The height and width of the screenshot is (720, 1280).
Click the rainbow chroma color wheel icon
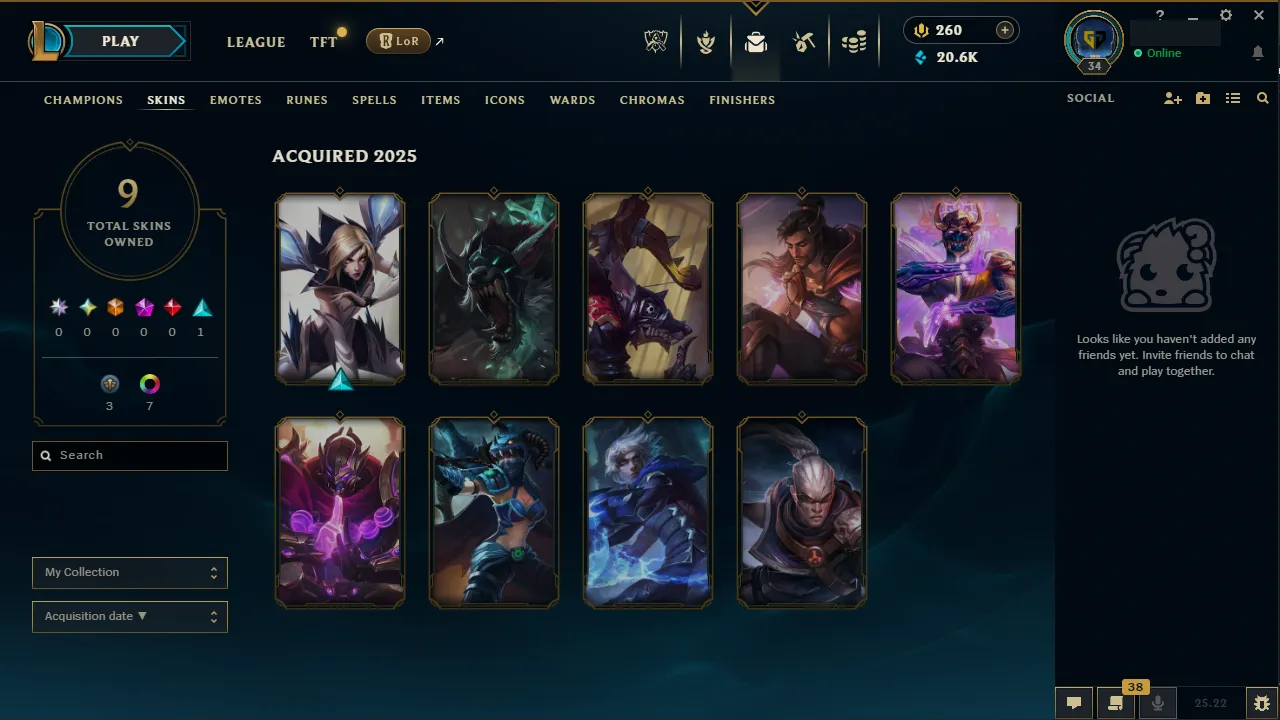(149, 383)
